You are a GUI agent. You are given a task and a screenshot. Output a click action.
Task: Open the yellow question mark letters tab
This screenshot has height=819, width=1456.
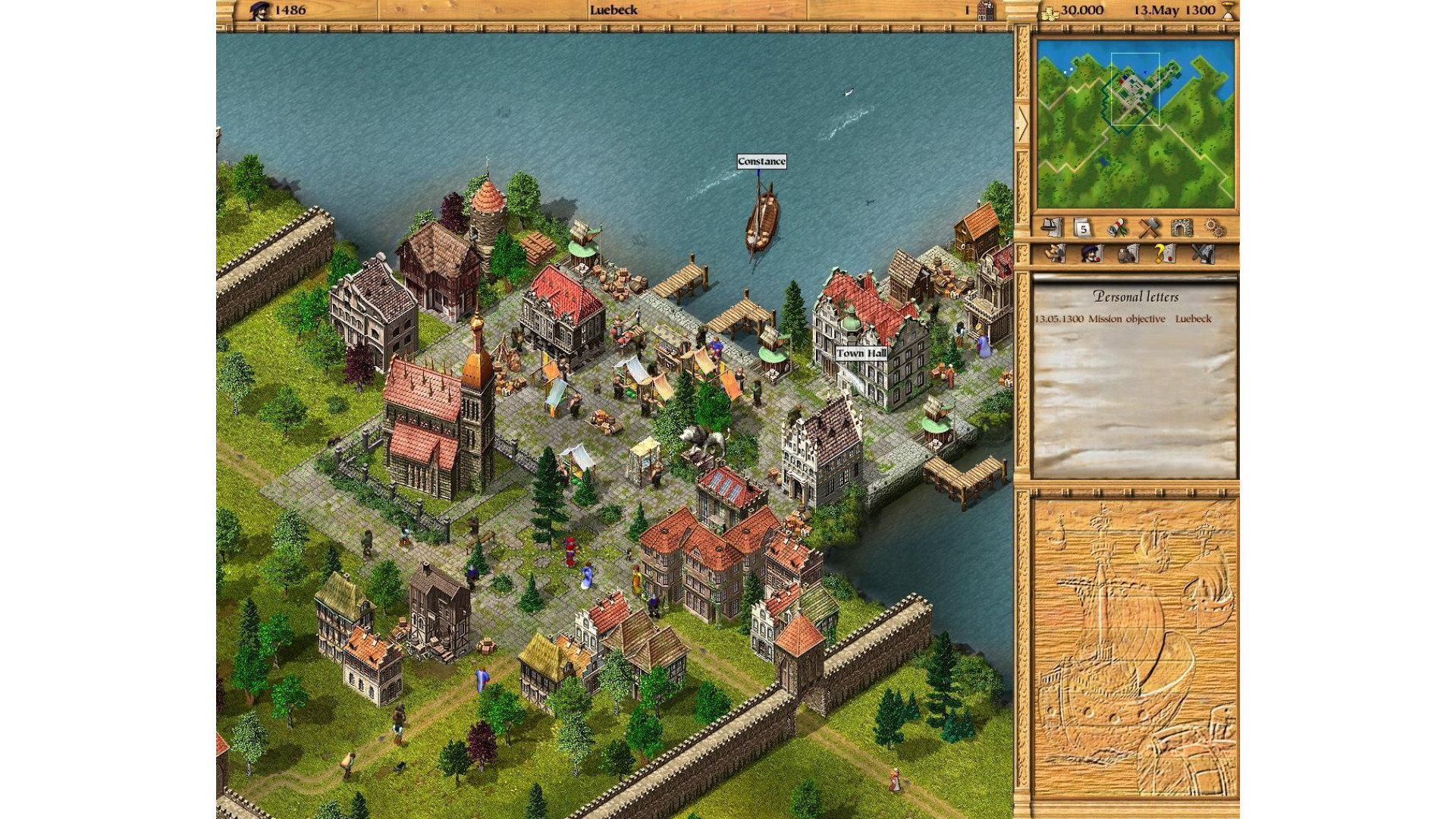(1164, 253)
